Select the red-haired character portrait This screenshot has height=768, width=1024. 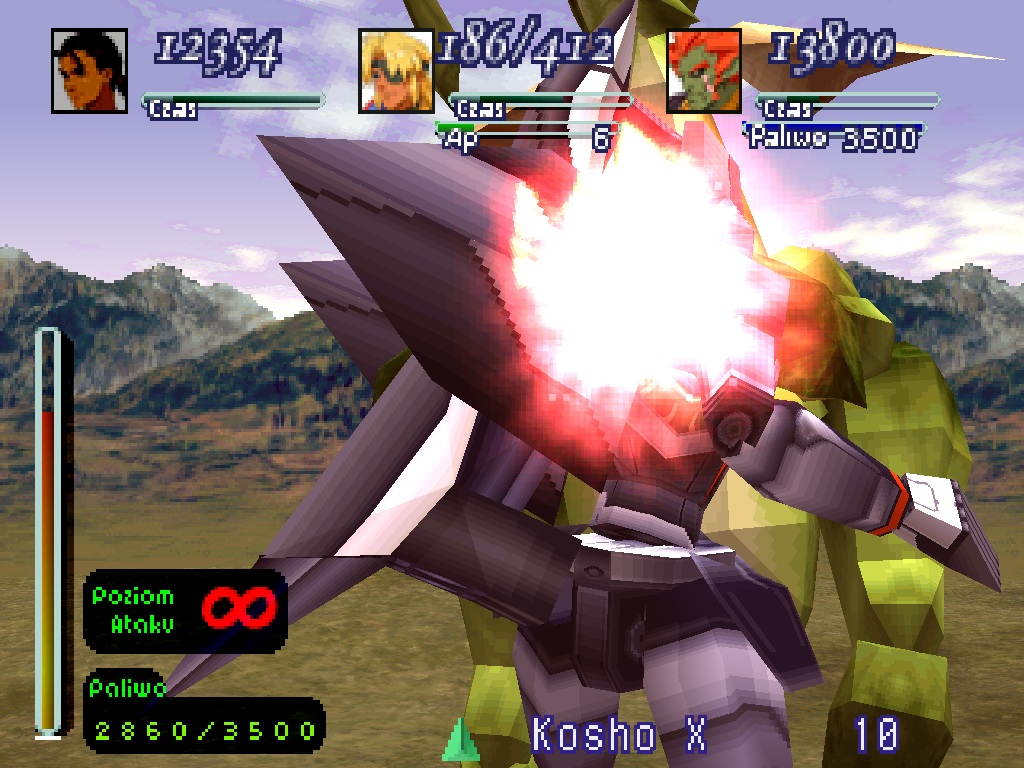704,71
